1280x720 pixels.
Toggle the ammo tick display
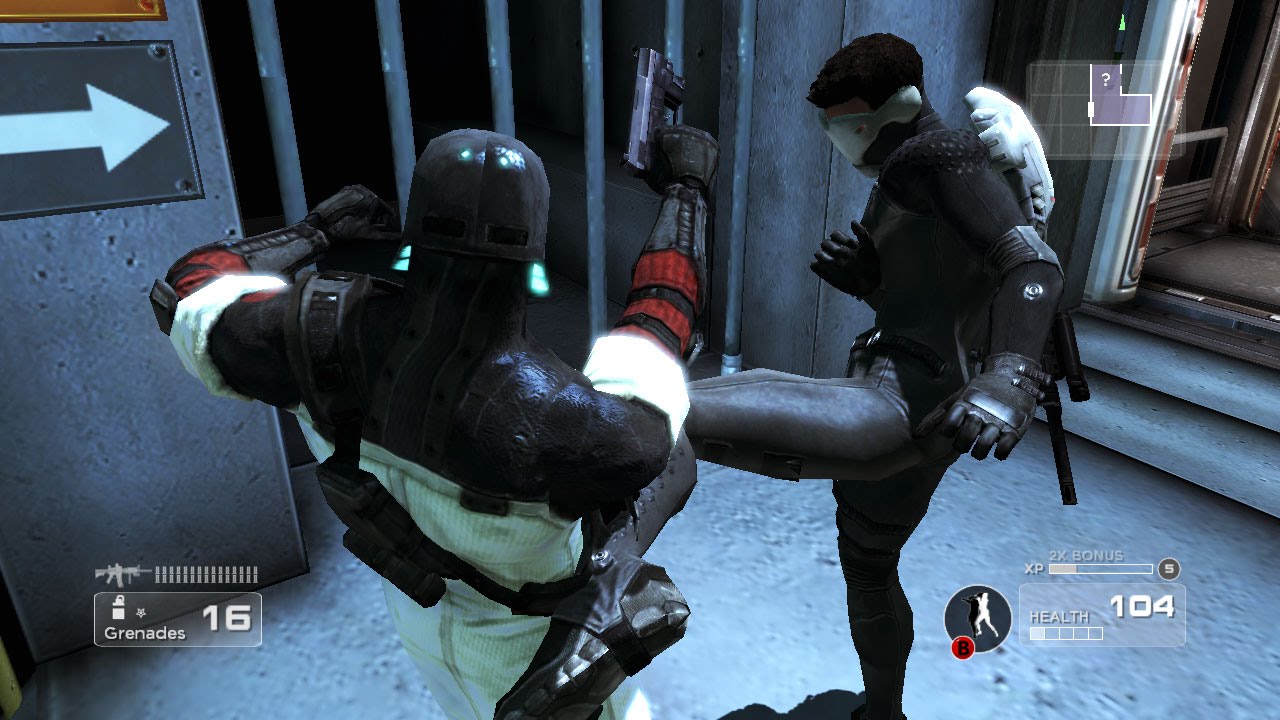tap(207, 574)
